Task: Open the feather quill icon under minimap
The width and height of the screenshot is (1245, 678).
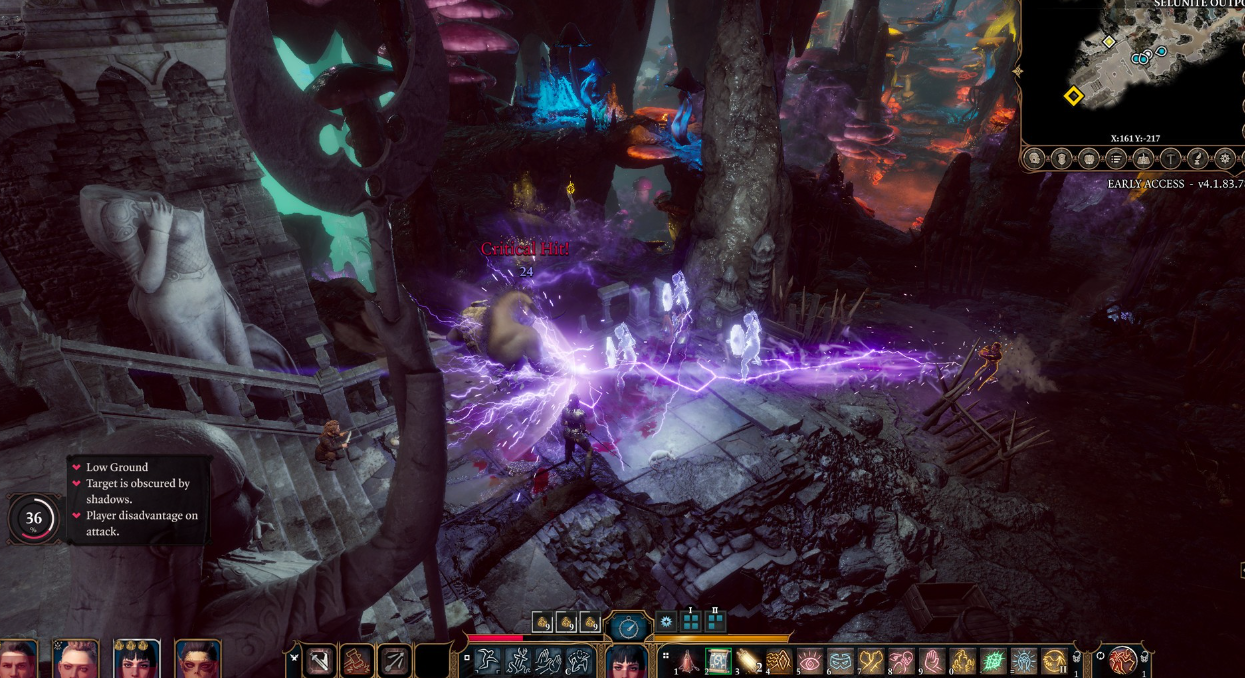Action: tap(1198, 159)
